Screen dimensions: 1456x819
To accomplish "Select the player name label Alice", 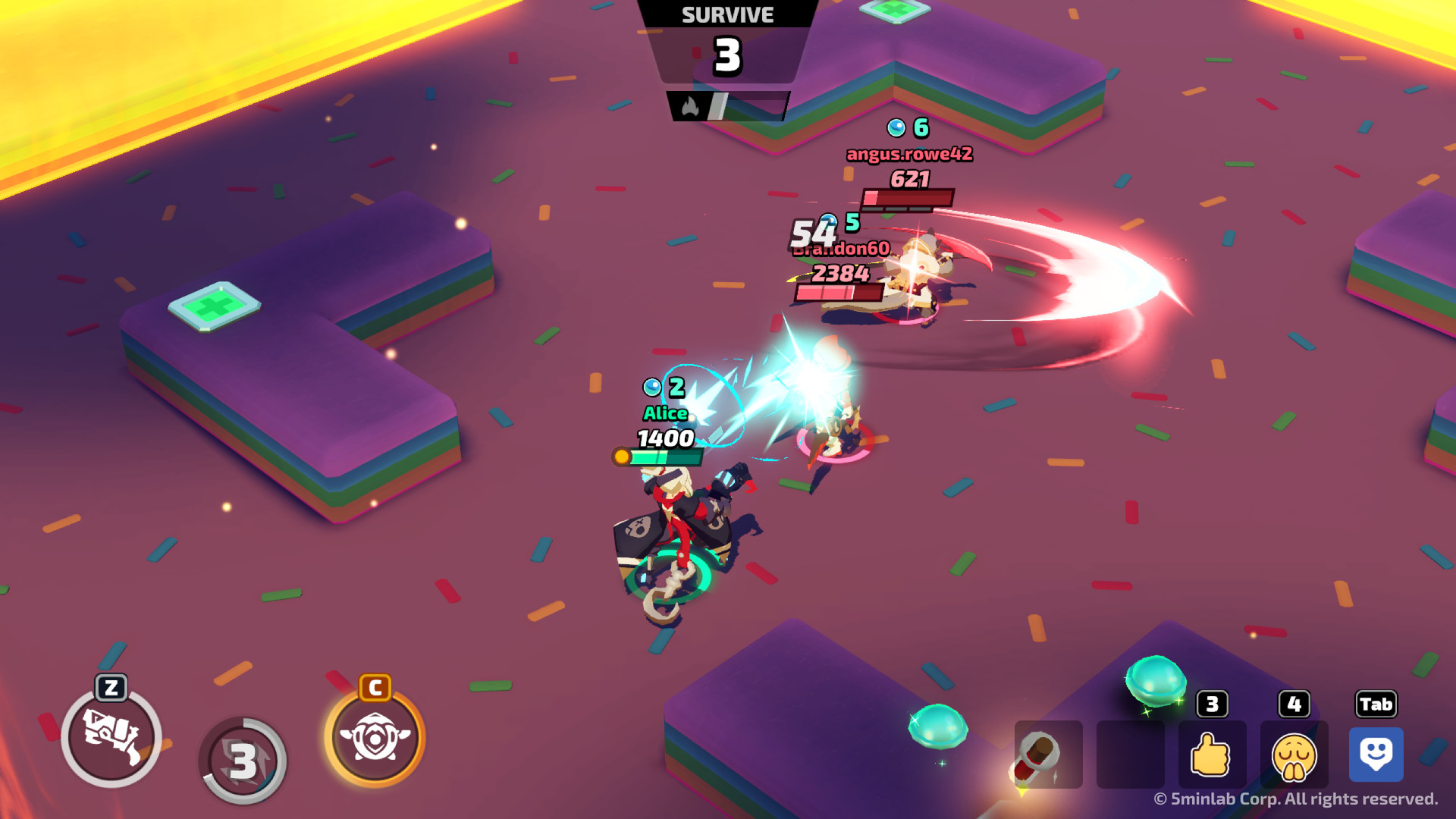I will (x=664, y=414).
